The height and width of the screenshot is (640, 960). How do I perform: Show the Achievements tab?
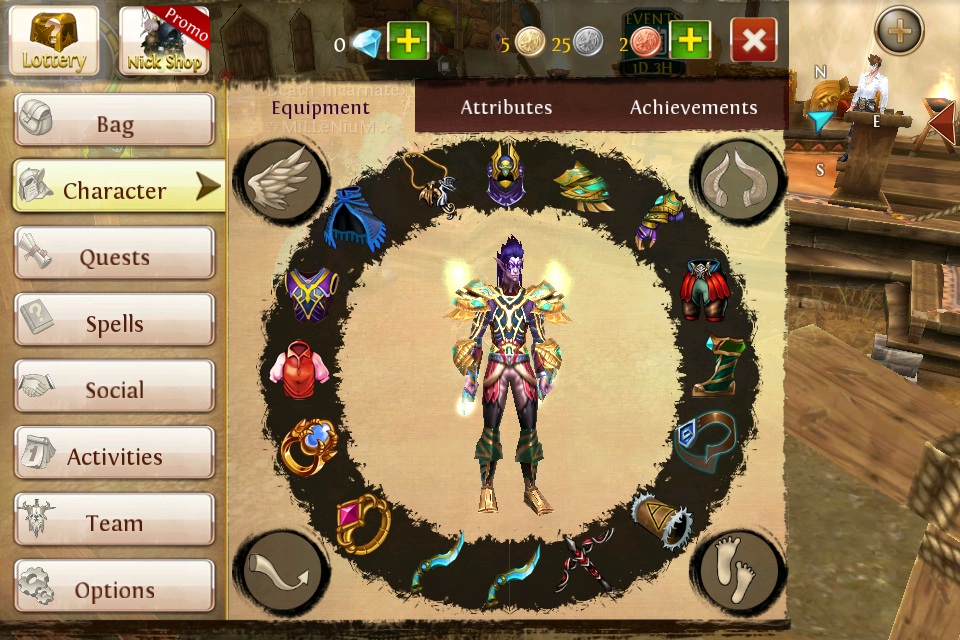click(x=693, y=107)
